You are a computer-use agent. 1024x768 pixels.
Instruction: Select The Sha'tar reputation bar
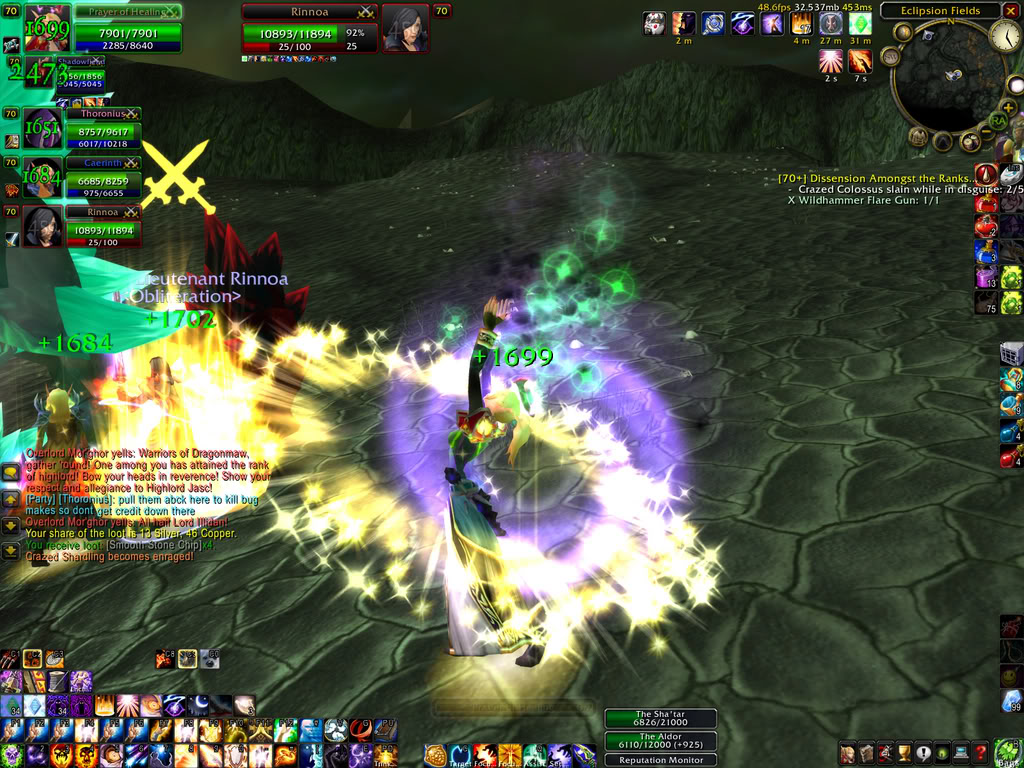(x=660, y=718)
